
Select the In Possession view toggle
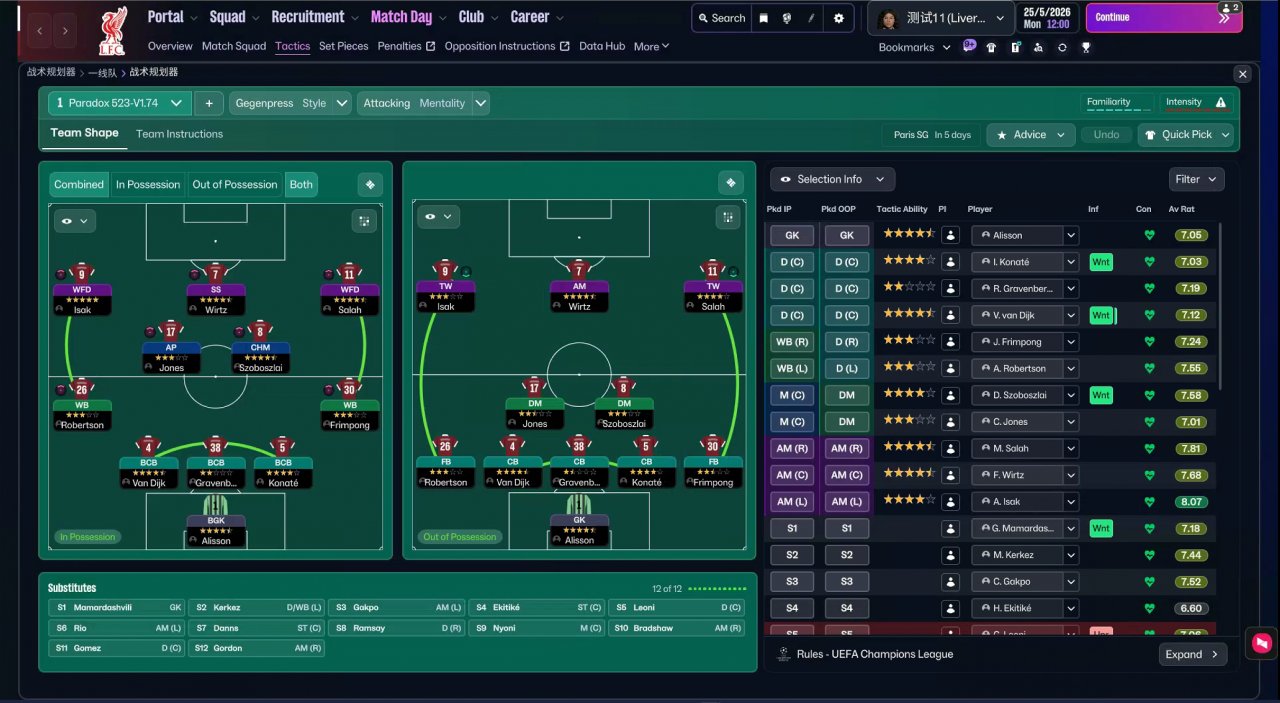coord(148,184)
